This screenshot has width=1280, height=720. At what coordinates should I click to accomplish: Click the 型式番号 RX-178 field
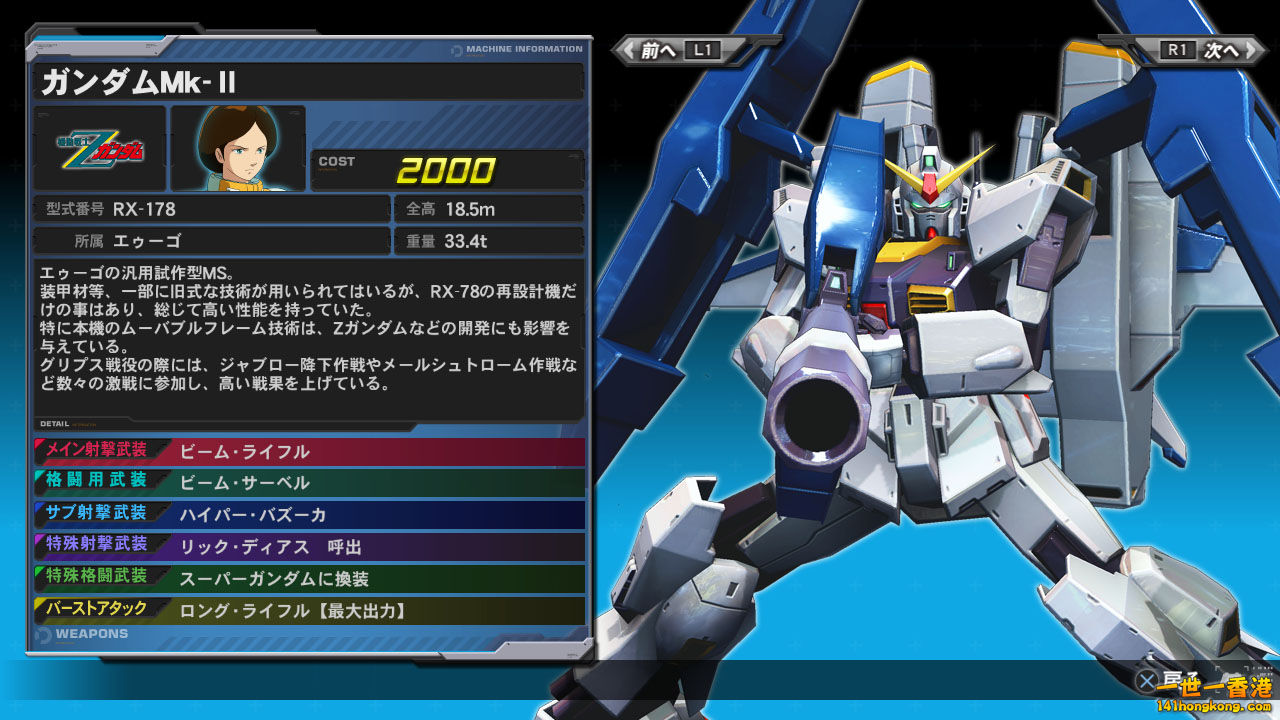tap(212, 209)
